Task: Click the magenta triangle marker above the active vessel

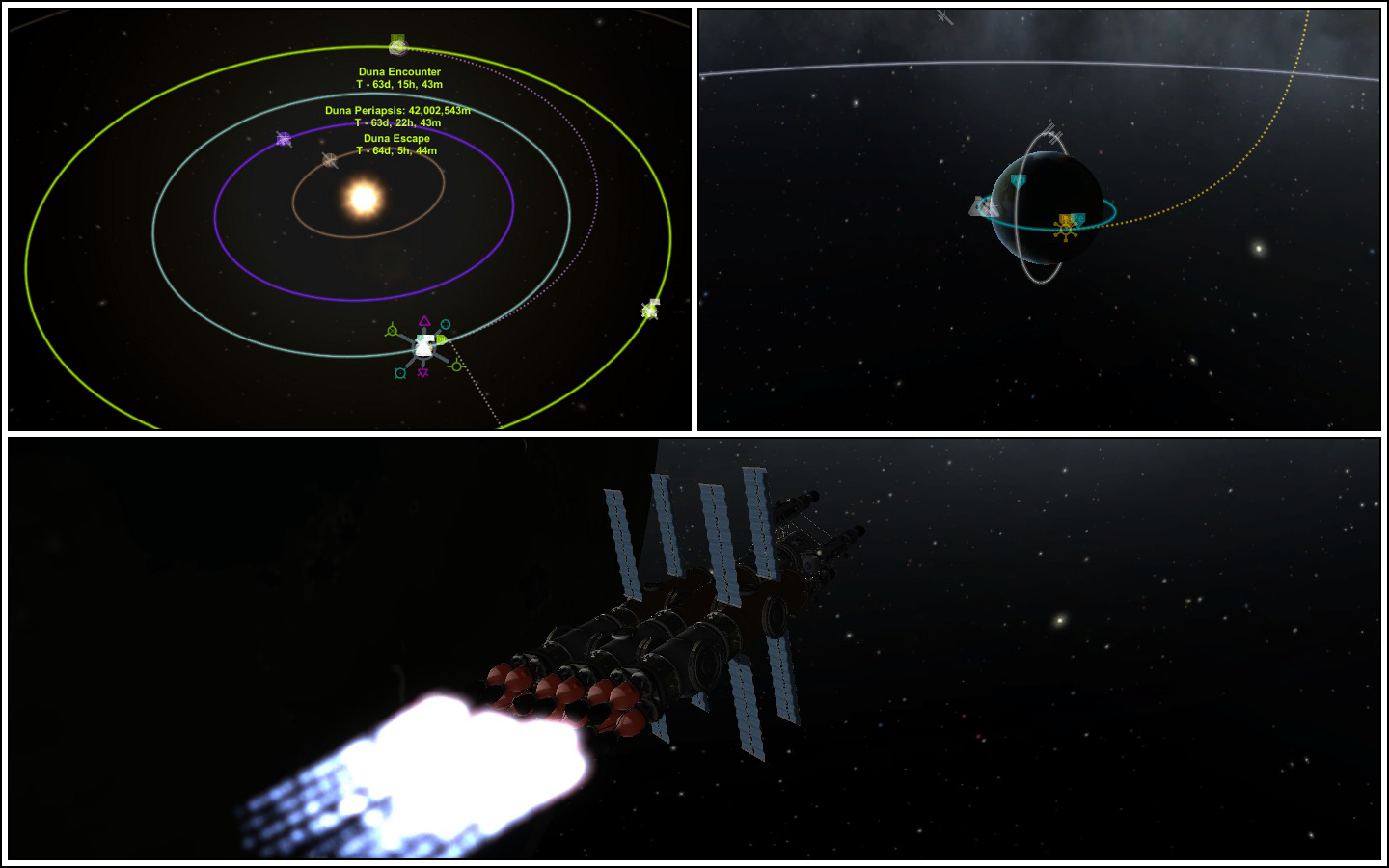Action: [424, 320]
